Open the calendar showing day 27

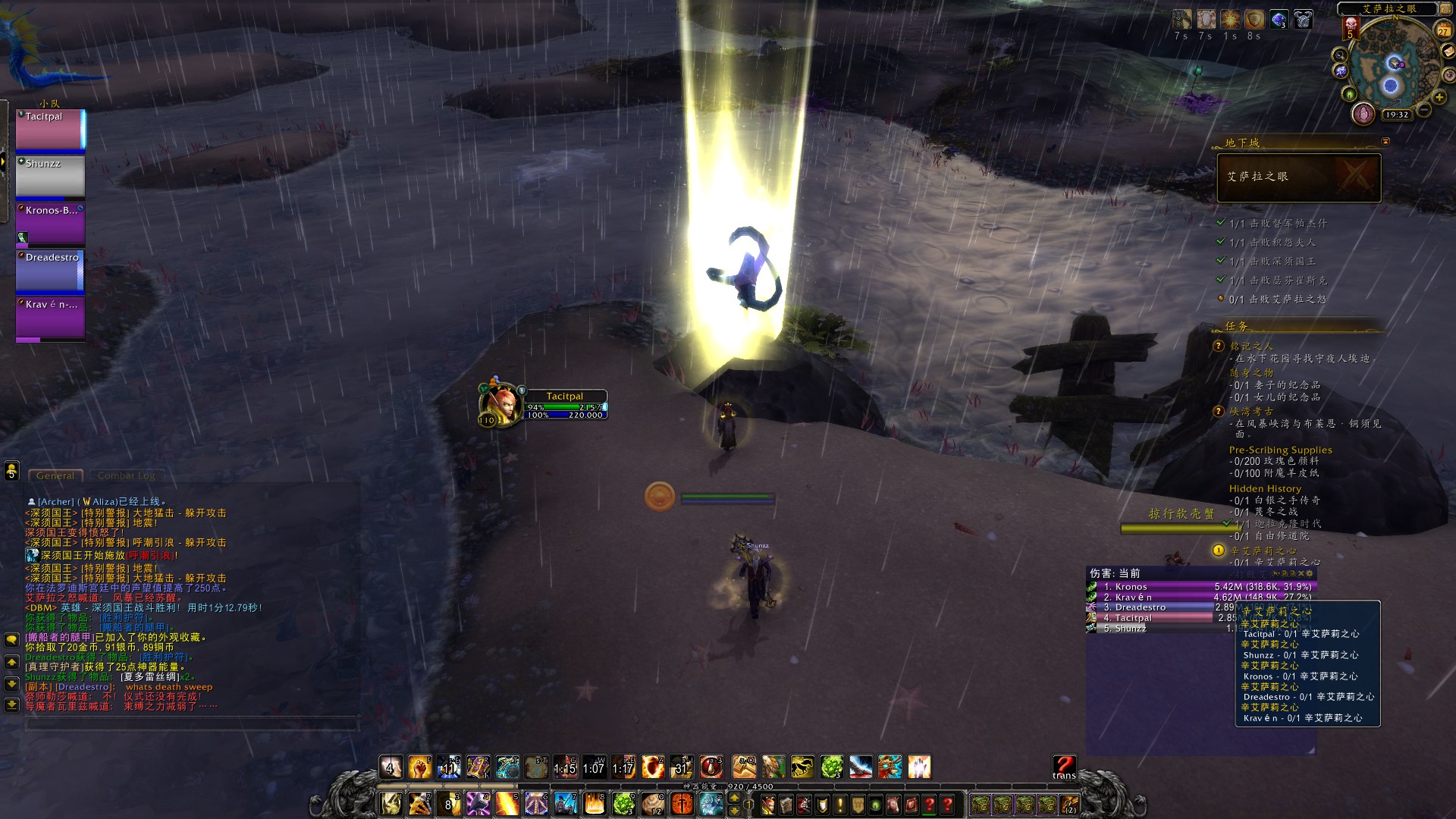coord(1443,30)
